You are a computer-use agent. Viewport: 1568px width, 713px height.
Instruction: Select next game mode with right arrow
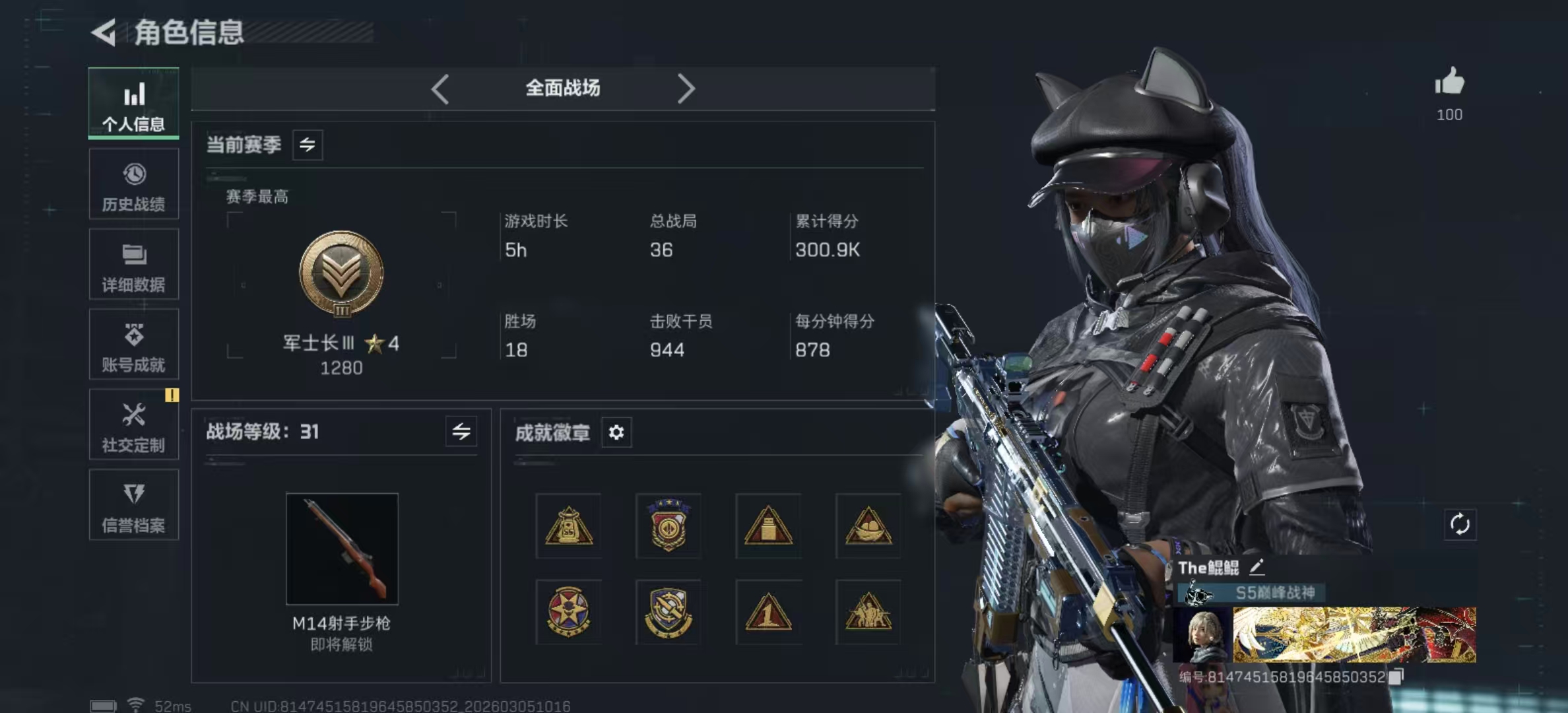(x=686, y=88)
